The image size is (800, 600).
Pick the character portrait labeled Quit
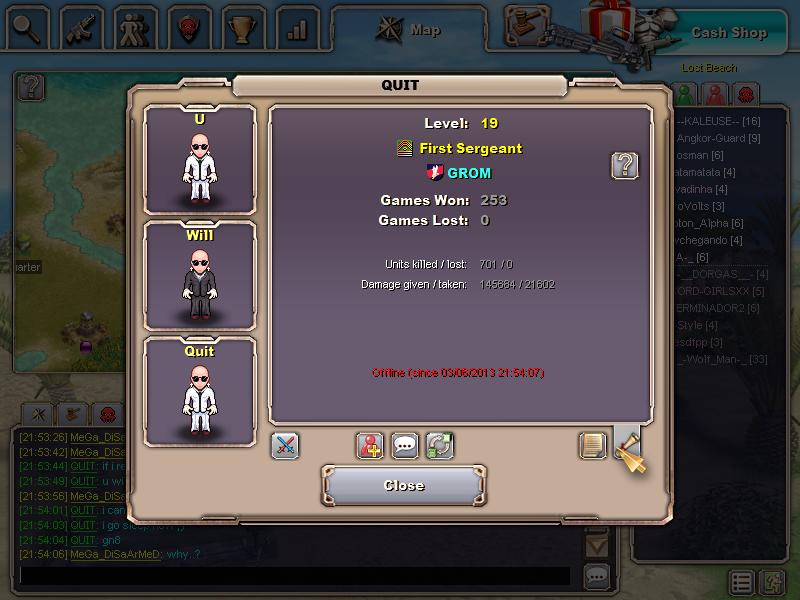[x=200, y=391]
